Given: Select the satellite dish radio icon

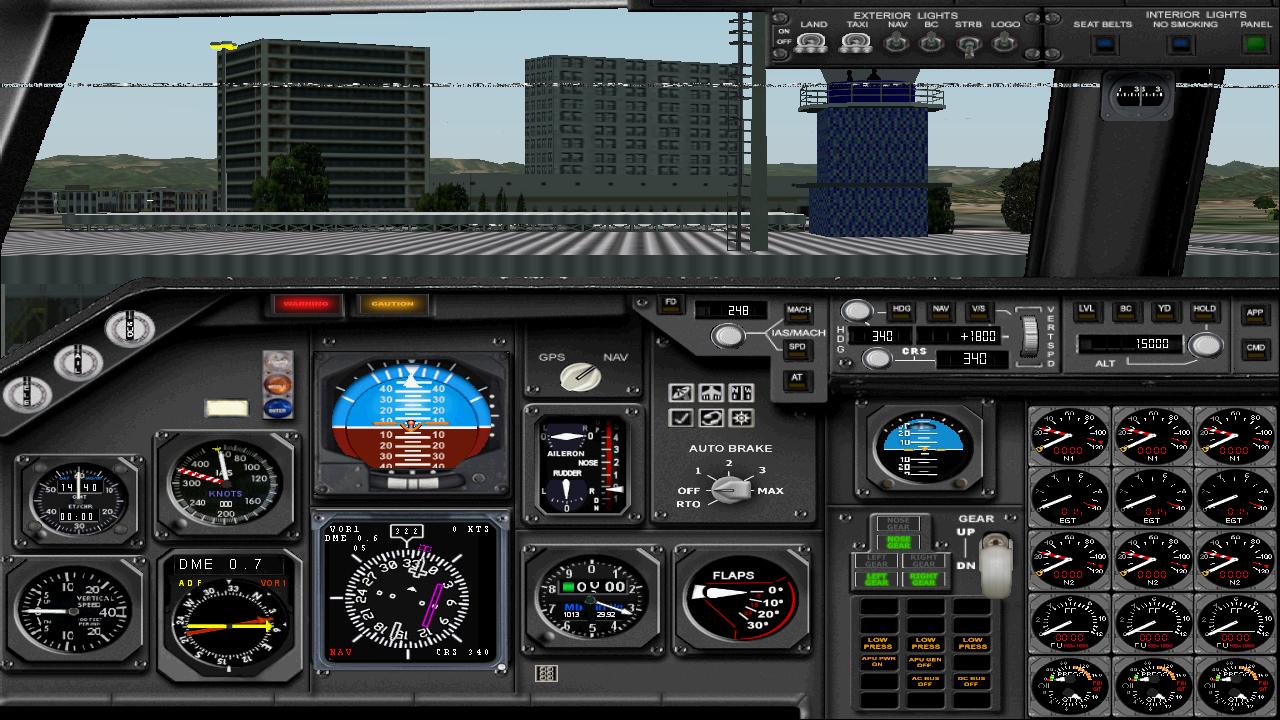Looking at the screenshot, I should click(680, 391).
